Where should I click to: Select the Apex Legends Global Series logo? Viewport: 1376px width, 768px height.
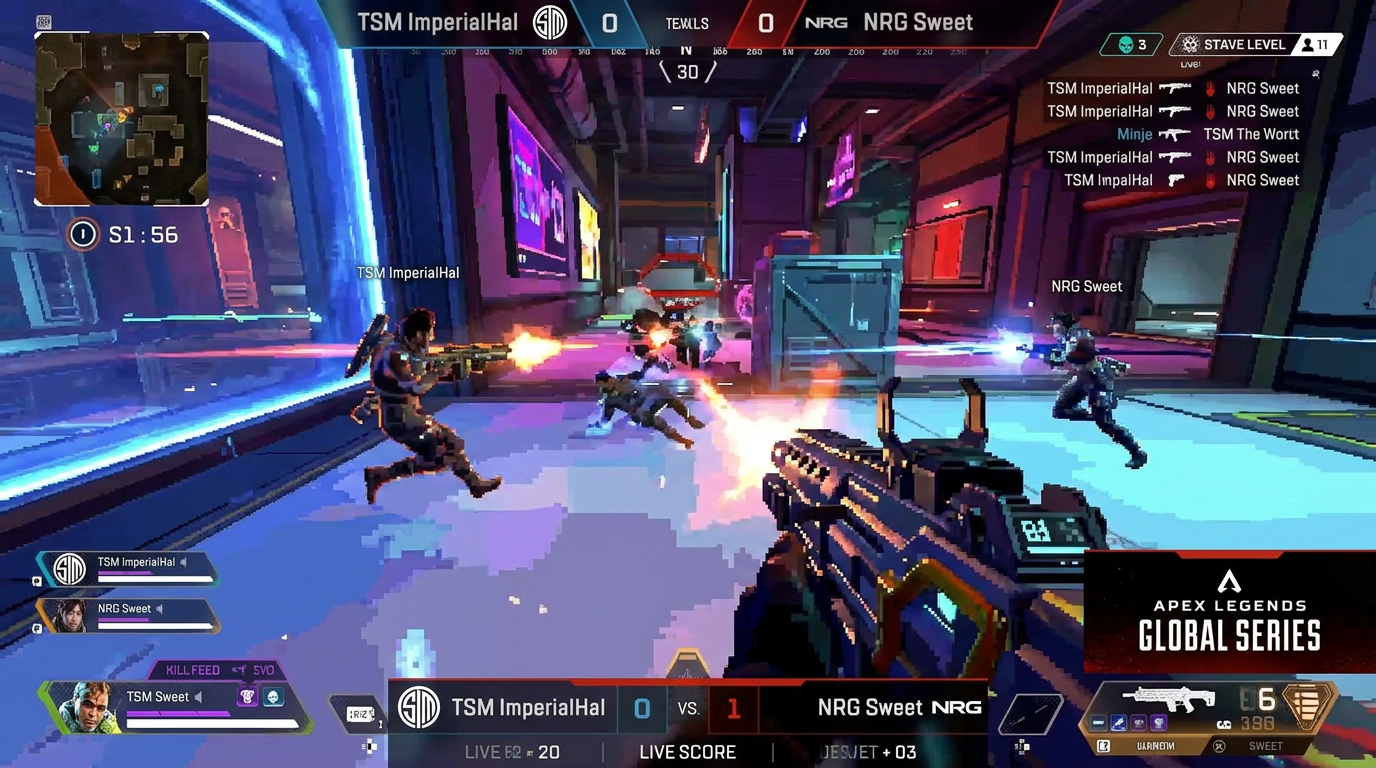[1228, 613]
